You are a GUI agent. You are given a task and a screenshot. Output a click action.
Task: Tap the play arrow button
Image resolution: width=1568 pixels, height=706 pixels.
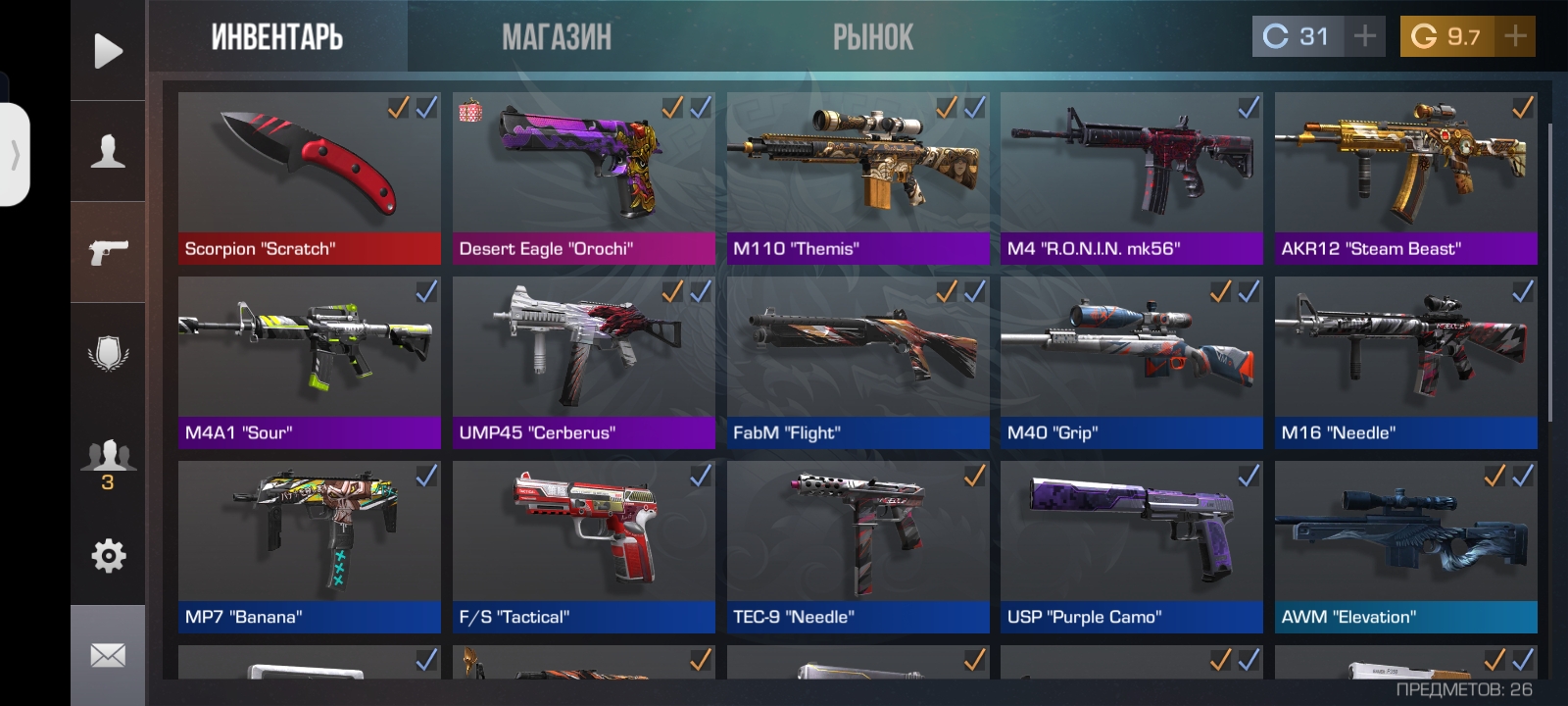click(108, 51)
